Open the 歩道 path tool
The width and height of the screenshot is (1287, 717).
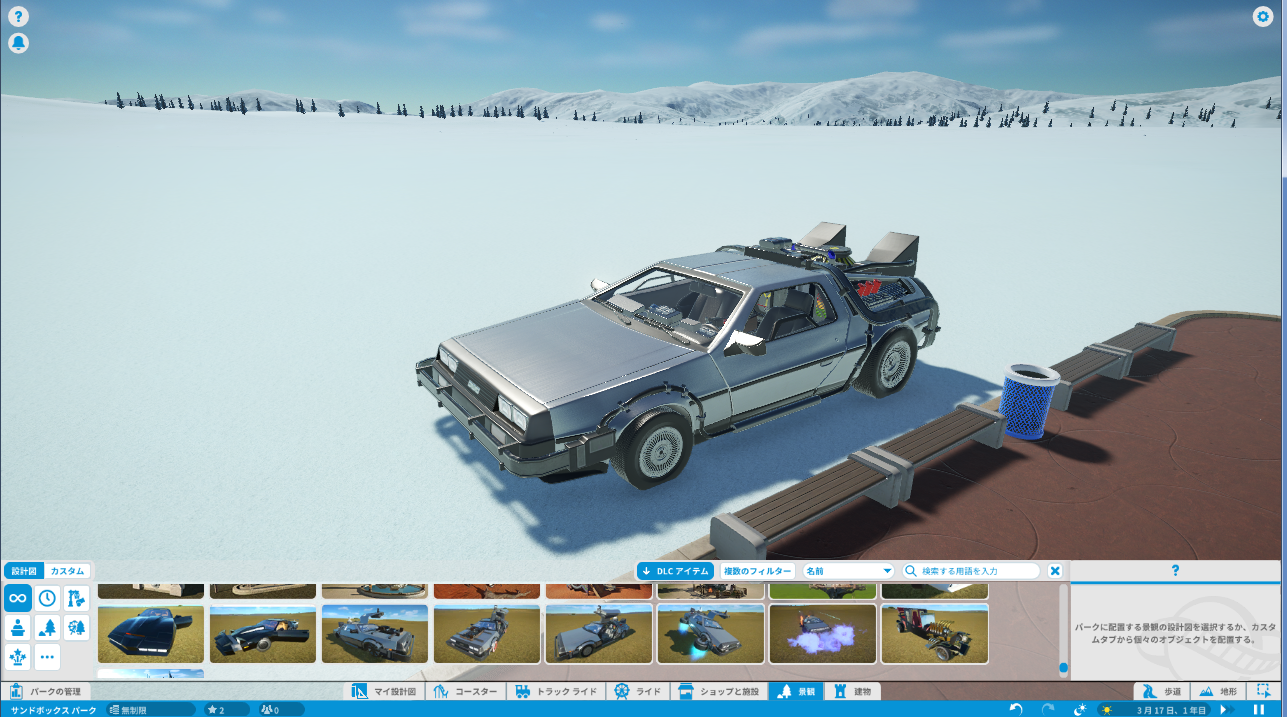(x=1162, y=691)
